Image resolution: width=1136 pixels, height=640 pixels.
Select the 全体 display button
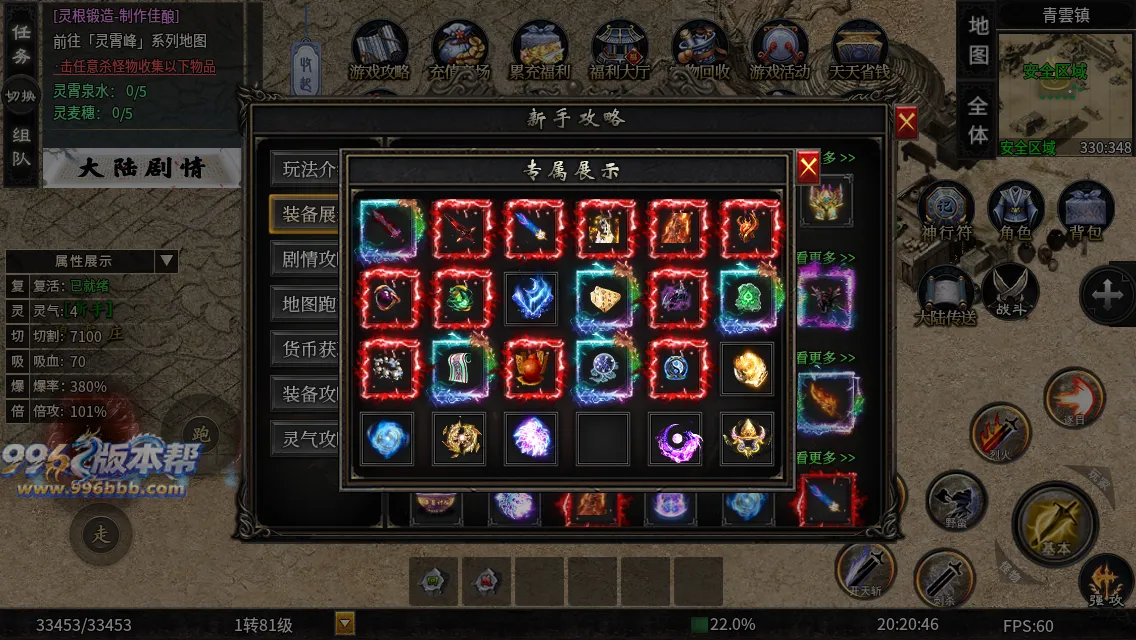[978, 118]
